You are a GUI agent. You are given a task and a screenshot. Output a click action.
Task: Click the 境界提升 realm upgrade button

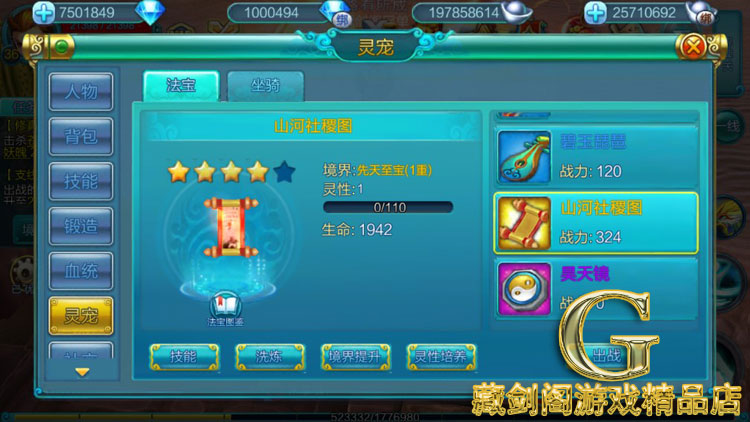[x=355, y=356]
